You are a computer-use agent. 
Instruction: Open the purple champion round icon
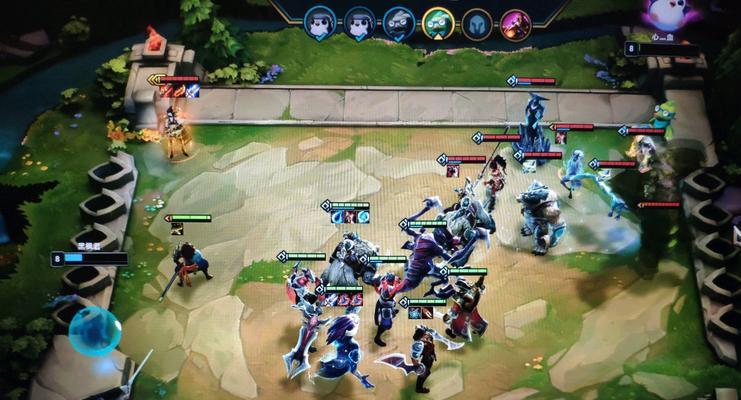[516, 22]
